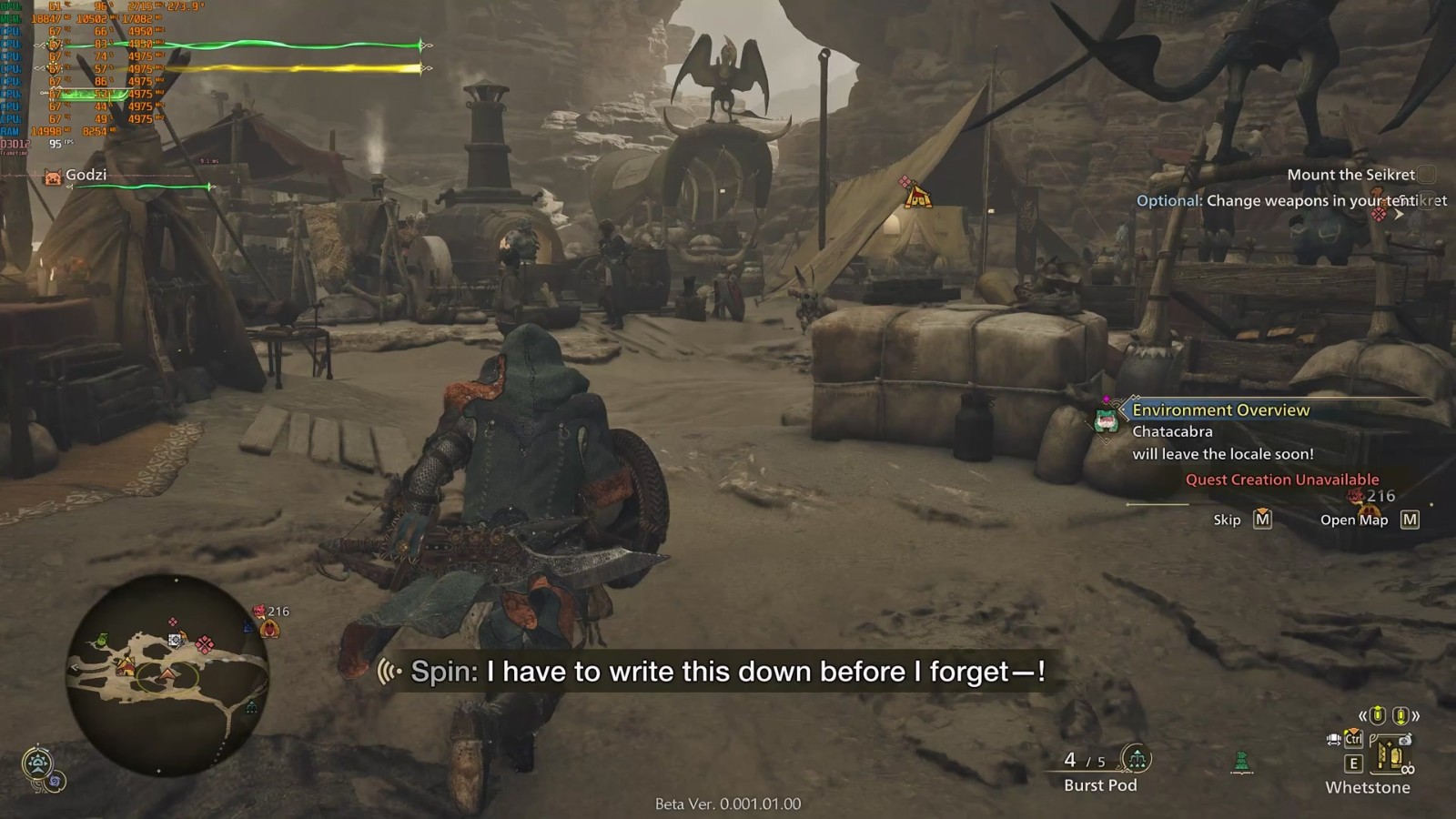Image resolution: width=1456 pixels, height=819 pixels.
Task: Click the red monster icon beside the minimap
Action: 259,611
